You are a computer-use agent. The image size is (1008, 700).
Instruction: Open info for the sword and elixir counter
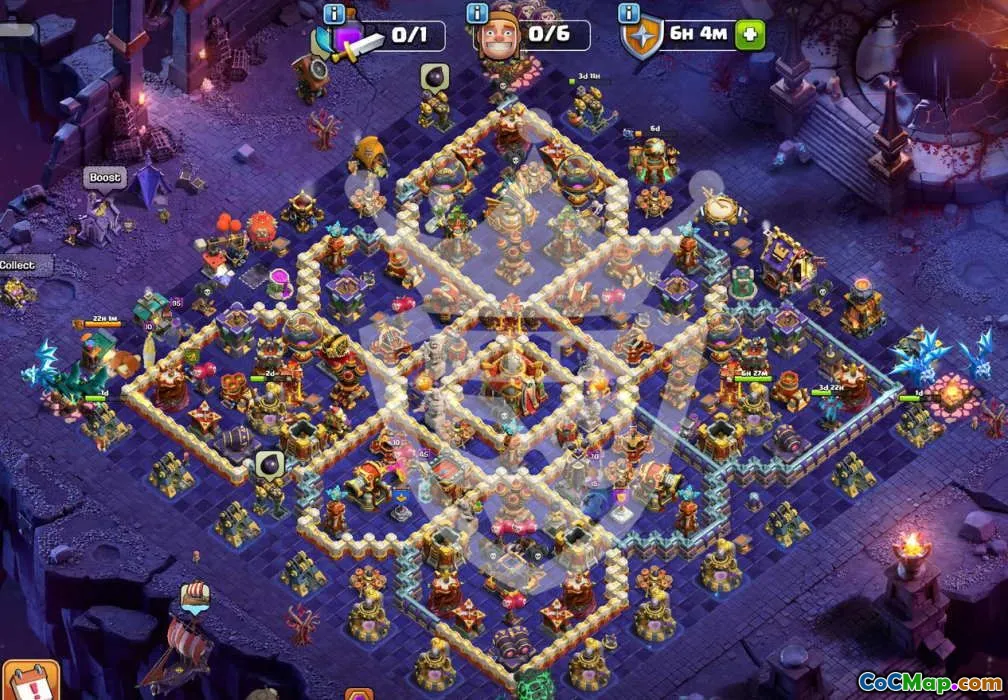pyautogui.click(x=334, y=13)
